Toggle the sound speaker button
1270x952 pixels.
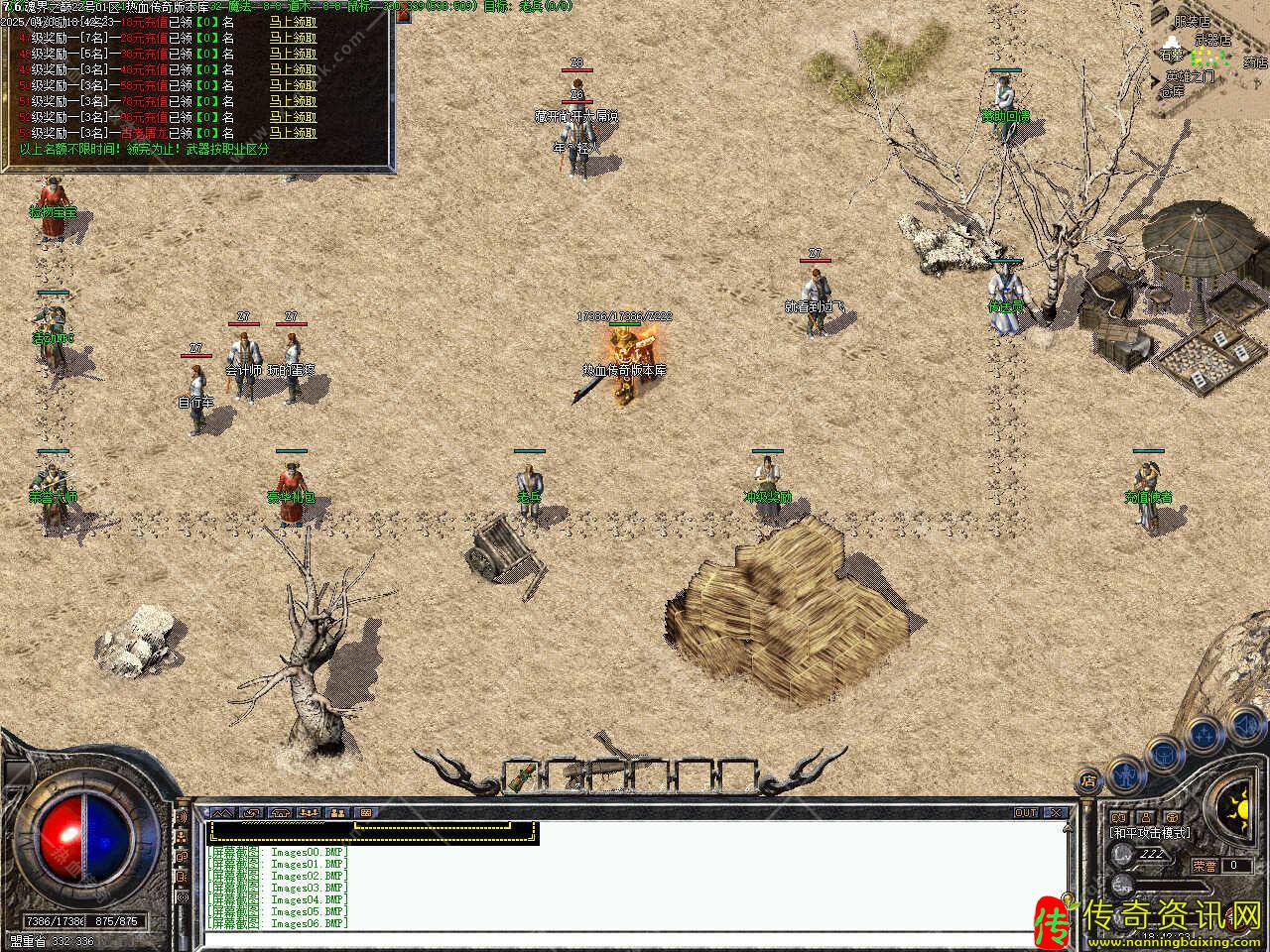pos(1244,727)
